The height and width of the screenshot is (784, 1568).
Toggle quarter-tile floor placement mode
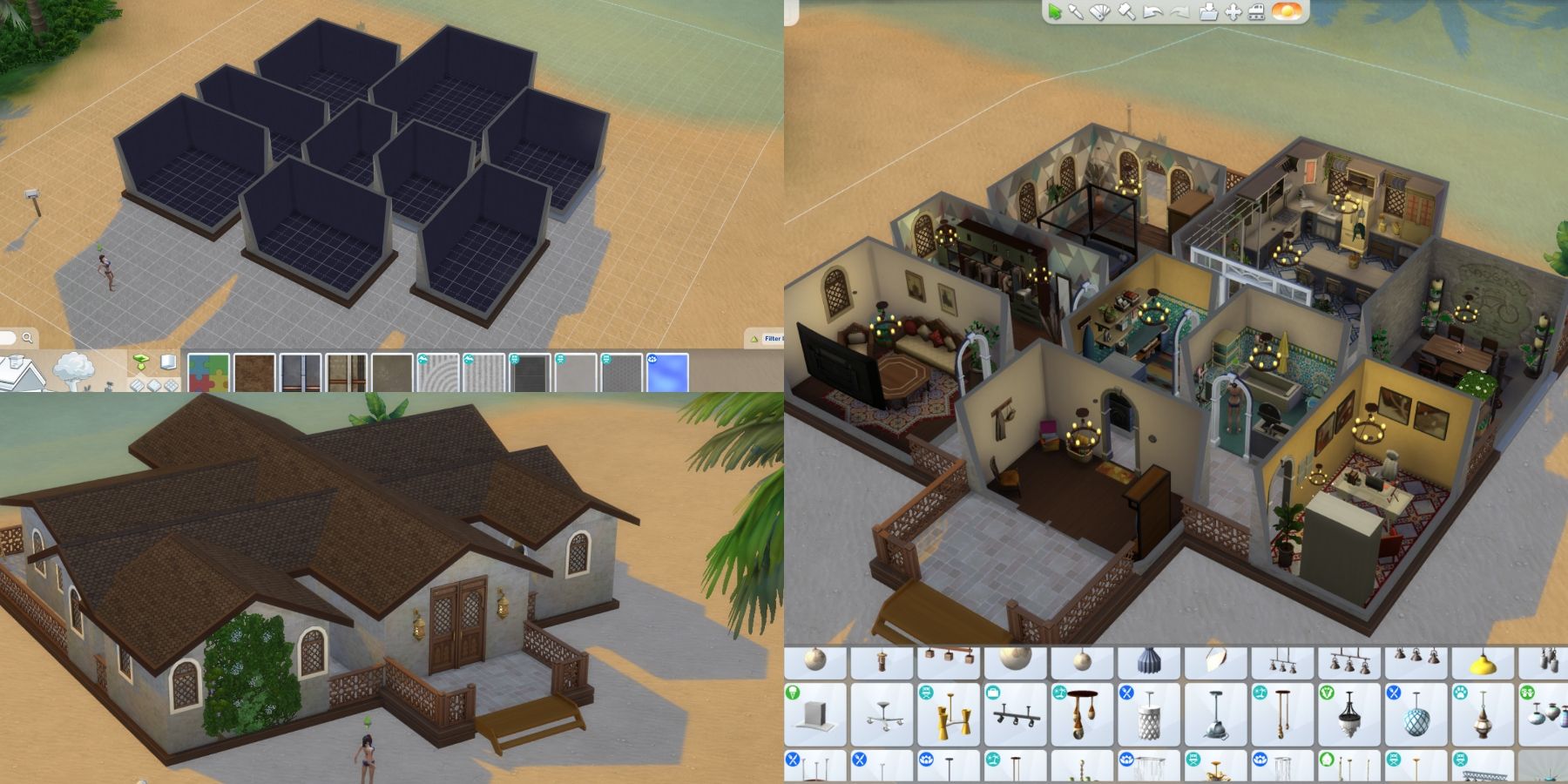coord(170,385)
